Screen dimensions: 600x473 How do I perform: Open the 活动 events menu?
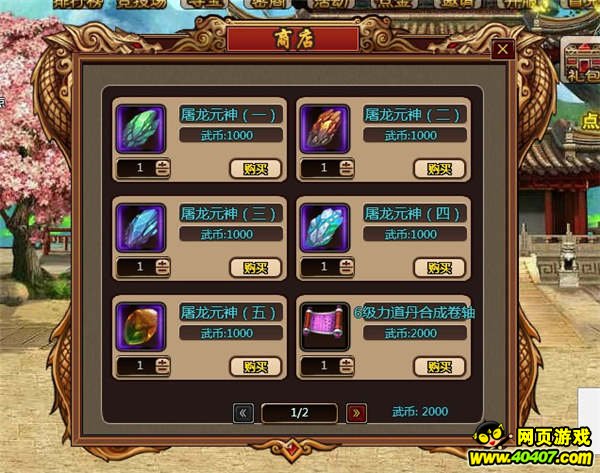coord(323,6)
